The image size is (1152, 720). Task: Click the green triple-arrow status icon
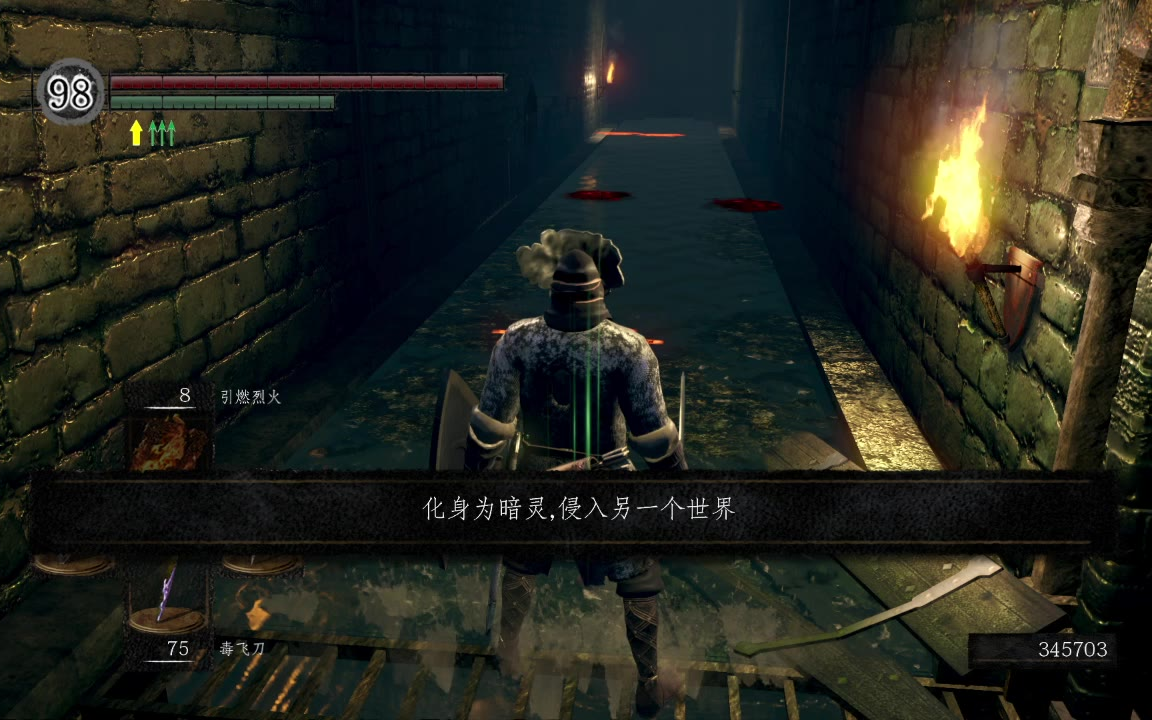163,133
